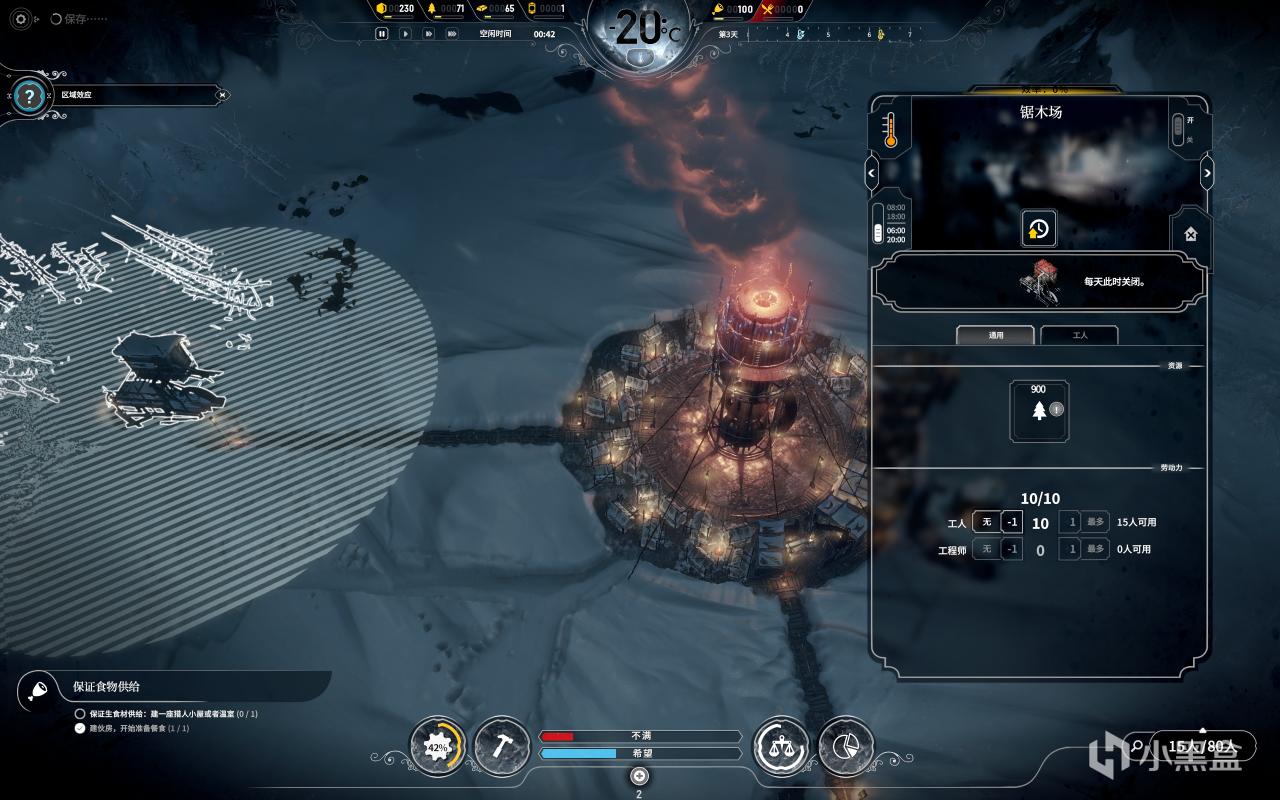This screenshot has height=800, width=1280.
Task: Close the 区域效应 panel
Action: pos(223,95)
